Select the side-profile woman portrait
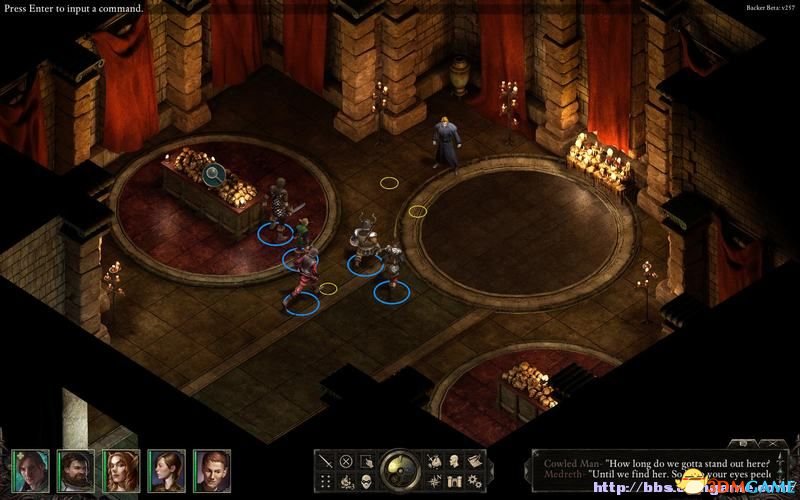800x500 pixels. (167, 468)
